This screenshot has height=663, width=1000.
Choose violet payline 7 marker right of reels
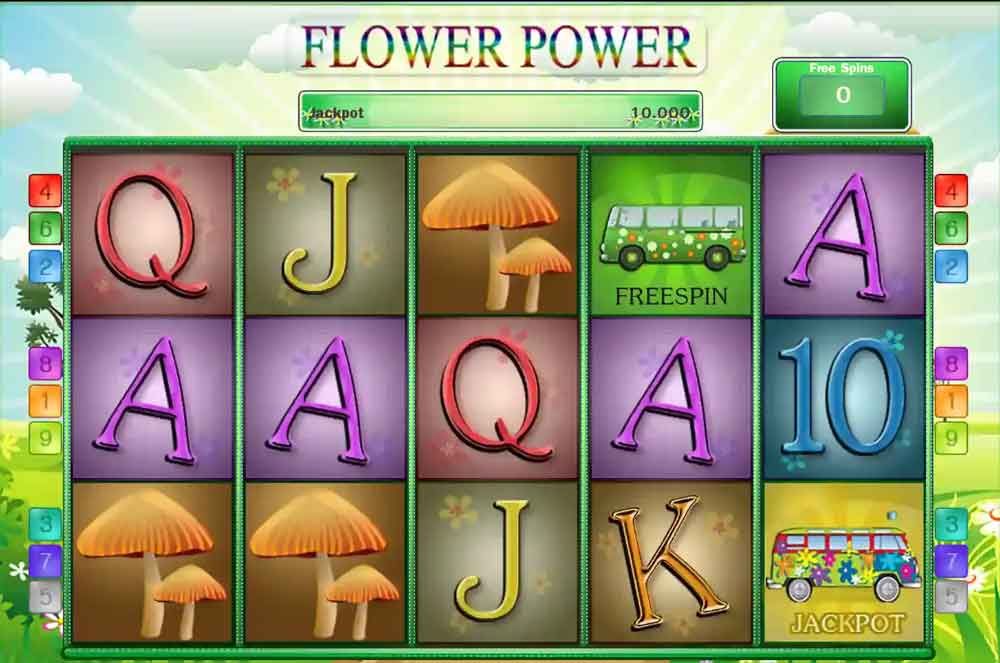tap(951, 561)
